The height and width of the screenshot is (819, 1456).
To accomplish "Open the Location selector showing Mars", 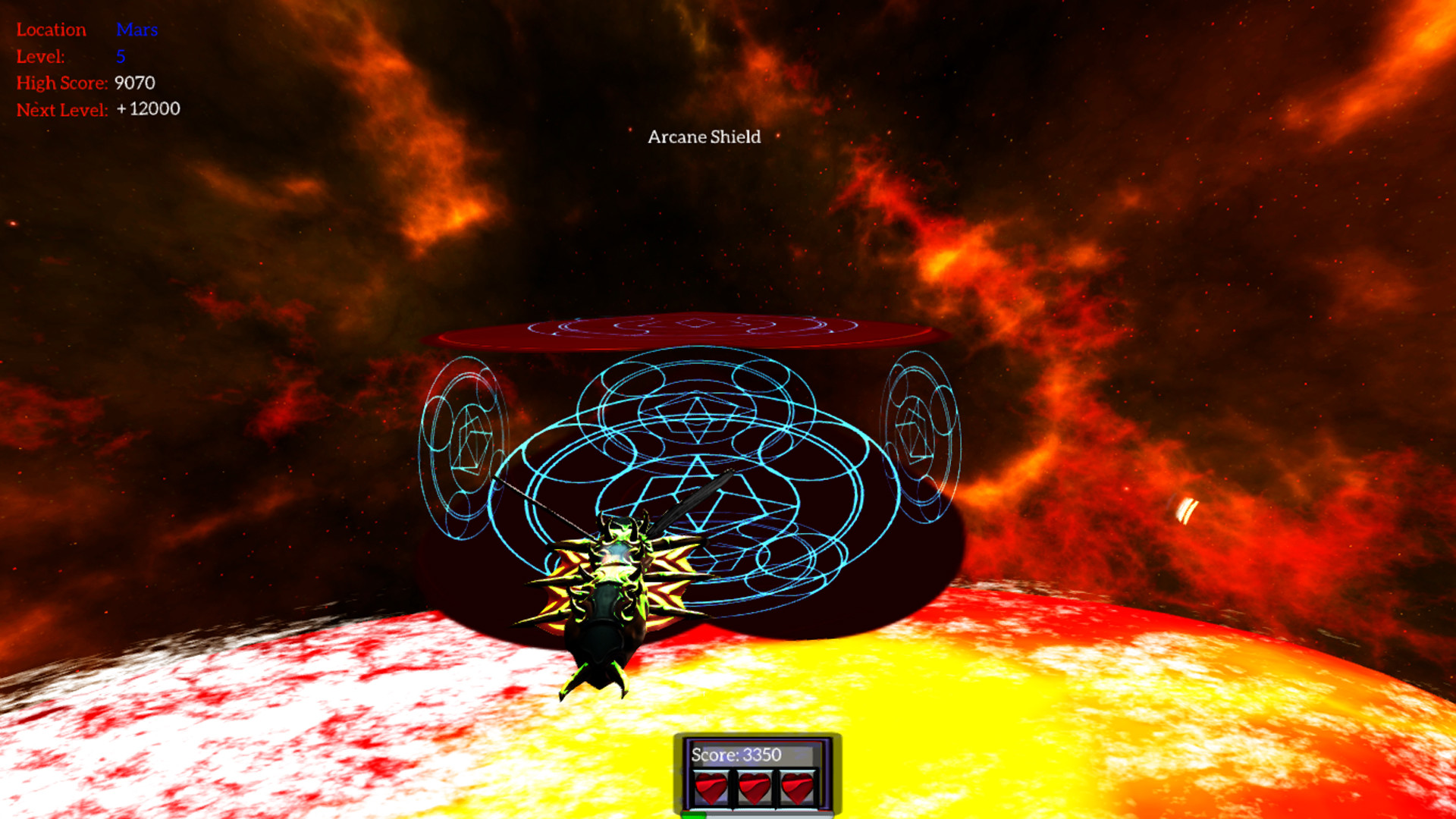I will 136,30.
